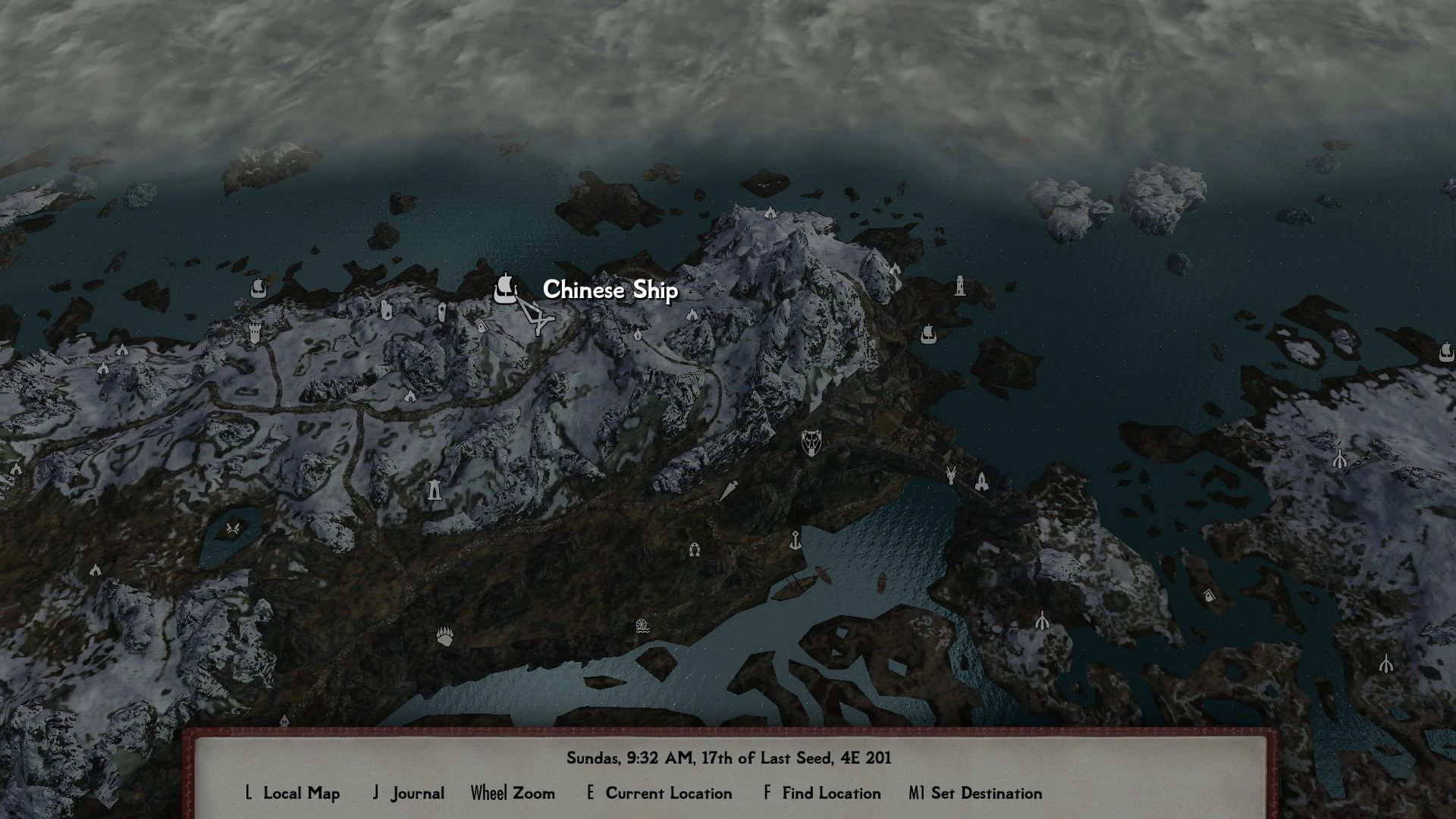Select the standing stone marker below Solitude
The width and height of the screenshot is (1456, 819).
pos(434,491)
